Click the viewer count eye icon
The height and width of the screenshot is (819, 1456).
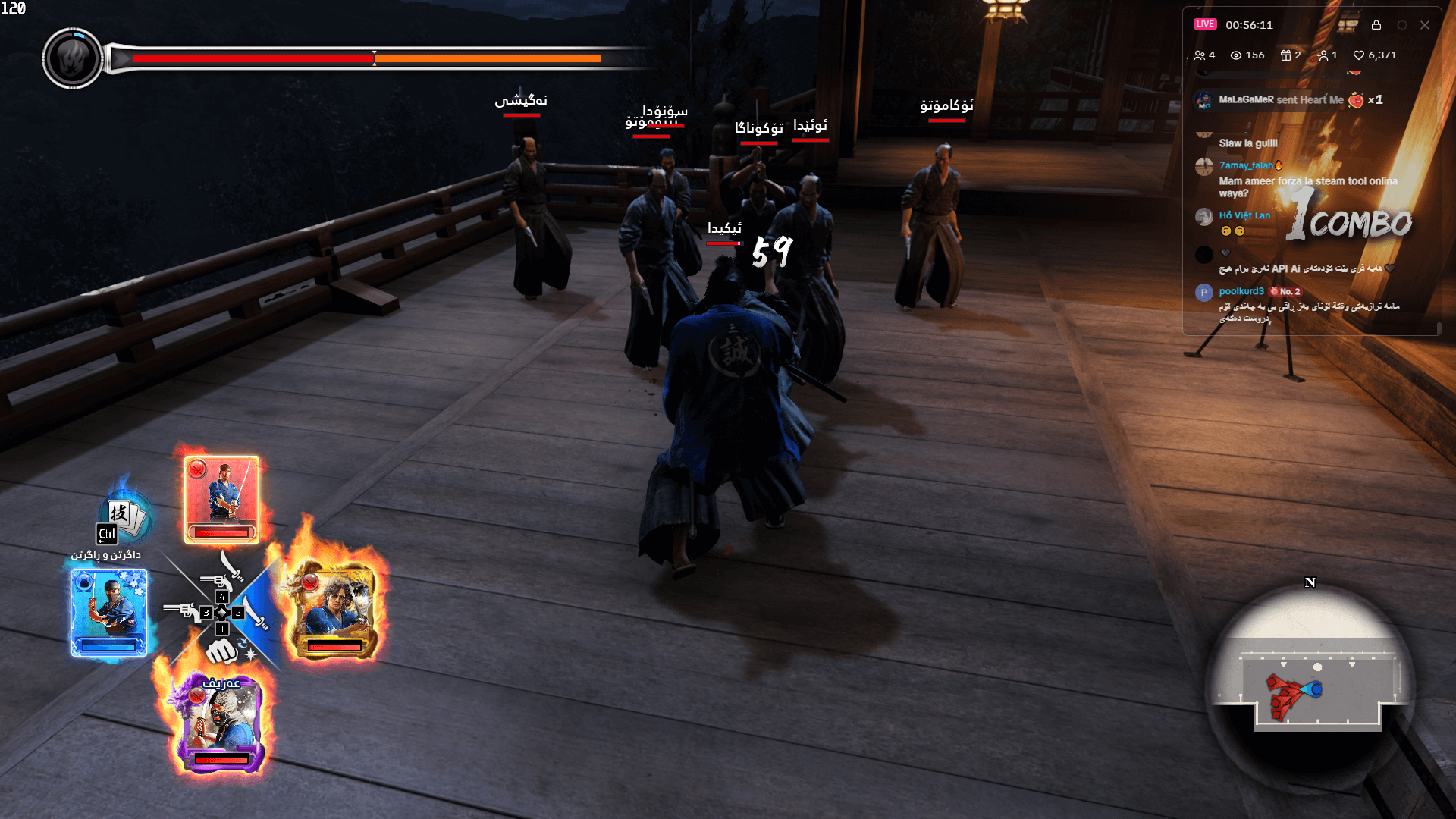tap(1235, 56)
